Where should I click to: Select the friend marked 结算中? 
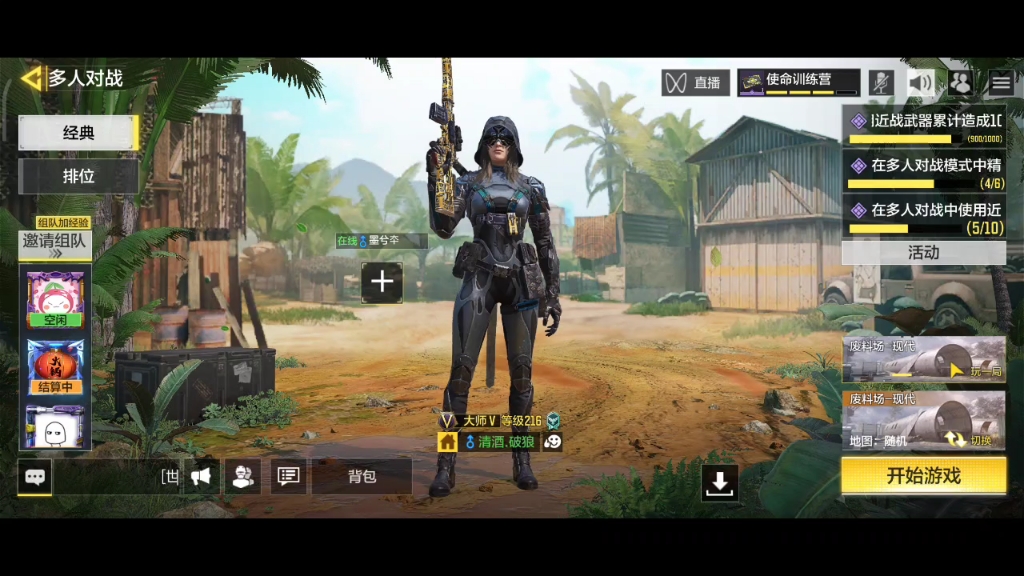(55, 366)
